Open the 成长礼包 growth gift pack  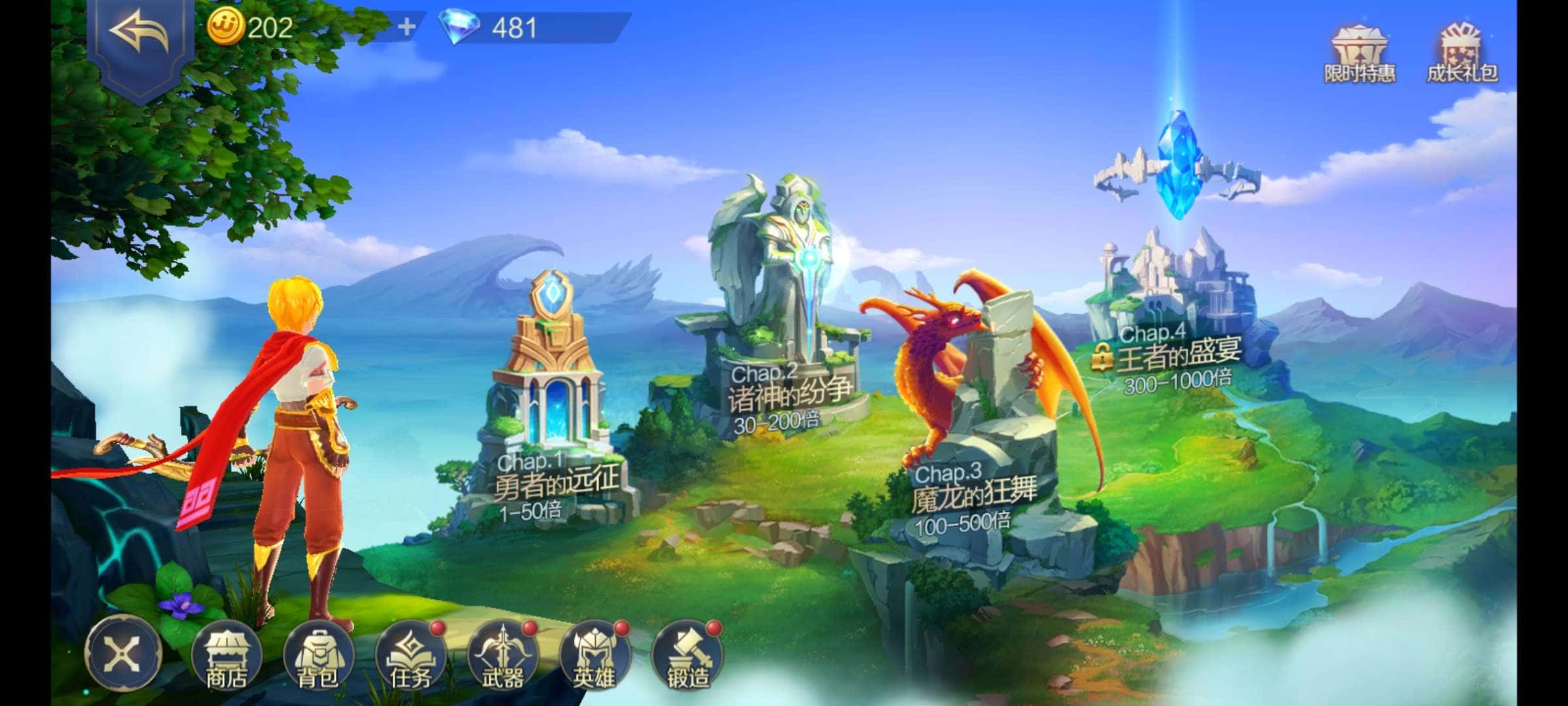[x=1462, y=55]
